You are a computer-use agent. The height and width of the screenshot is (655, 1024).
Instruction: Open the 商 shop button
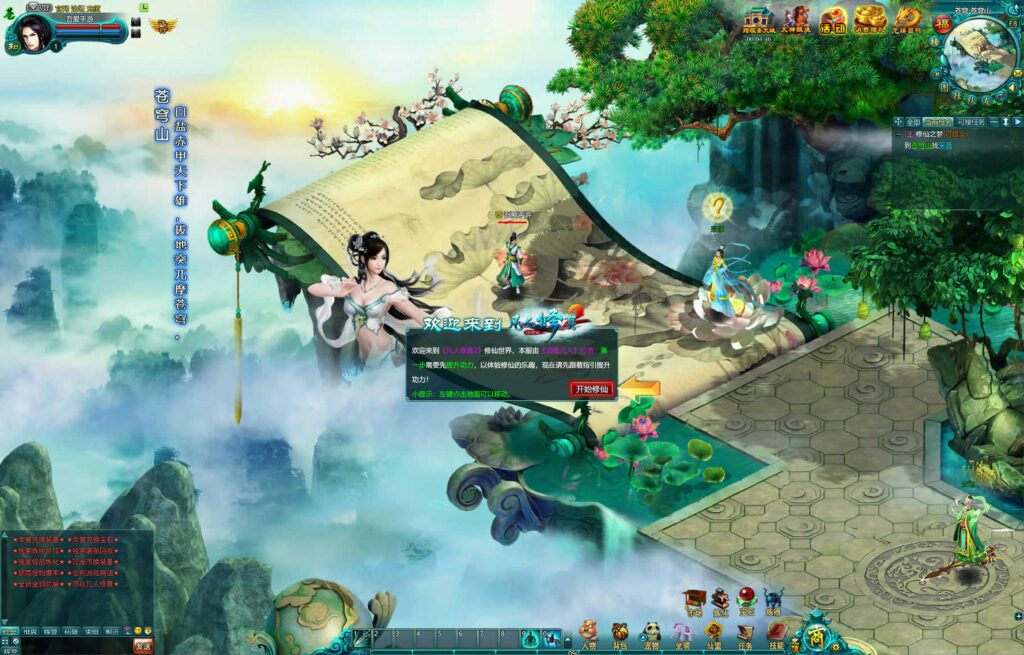click(x=817, y=634)
